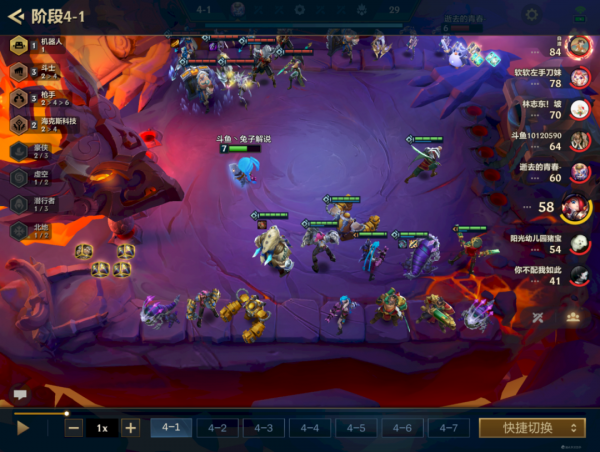Play the replay
This screenshot has width=600, height=452.
[23, 428]
